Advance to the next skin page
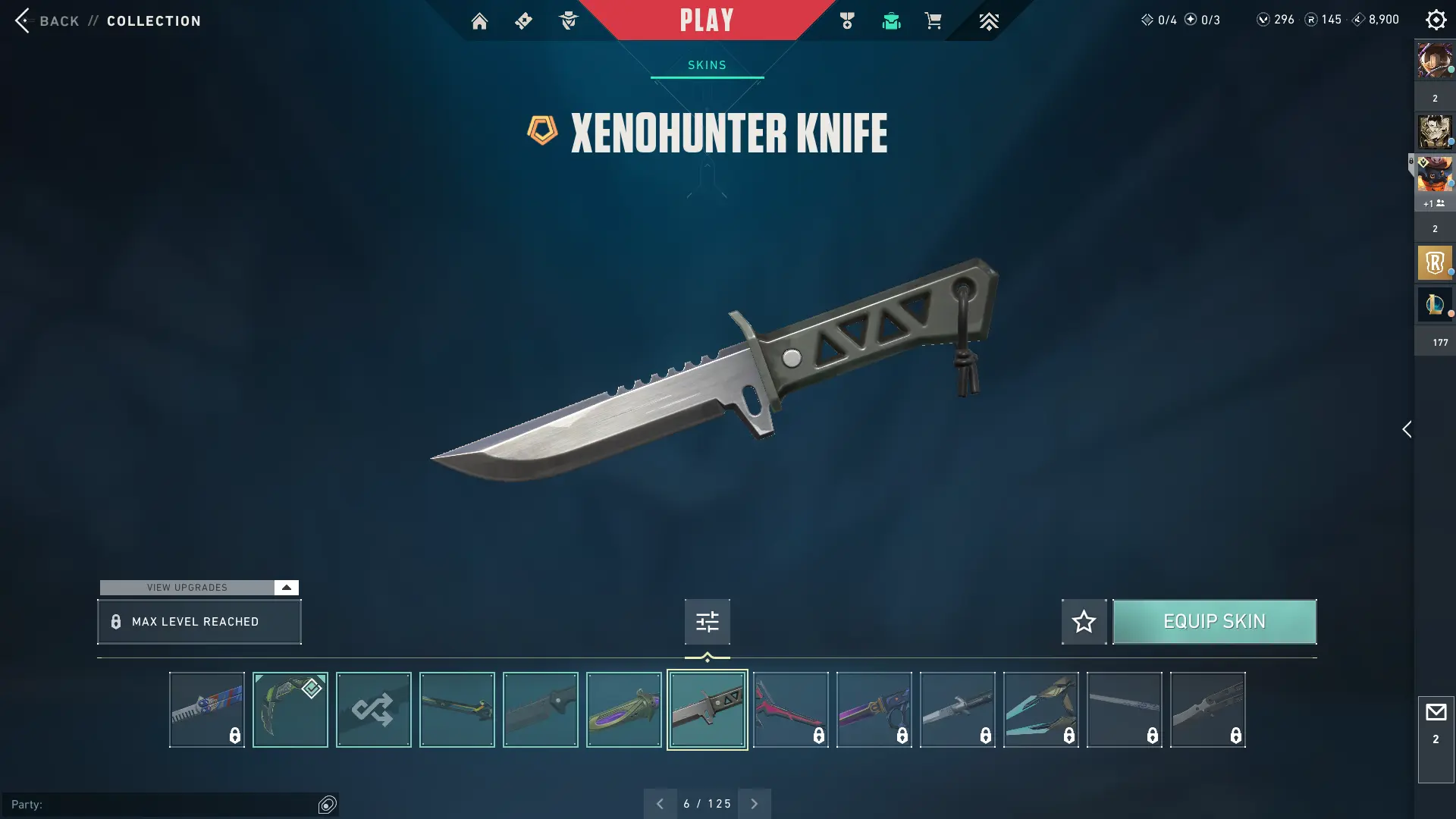 tap(755, 803)
